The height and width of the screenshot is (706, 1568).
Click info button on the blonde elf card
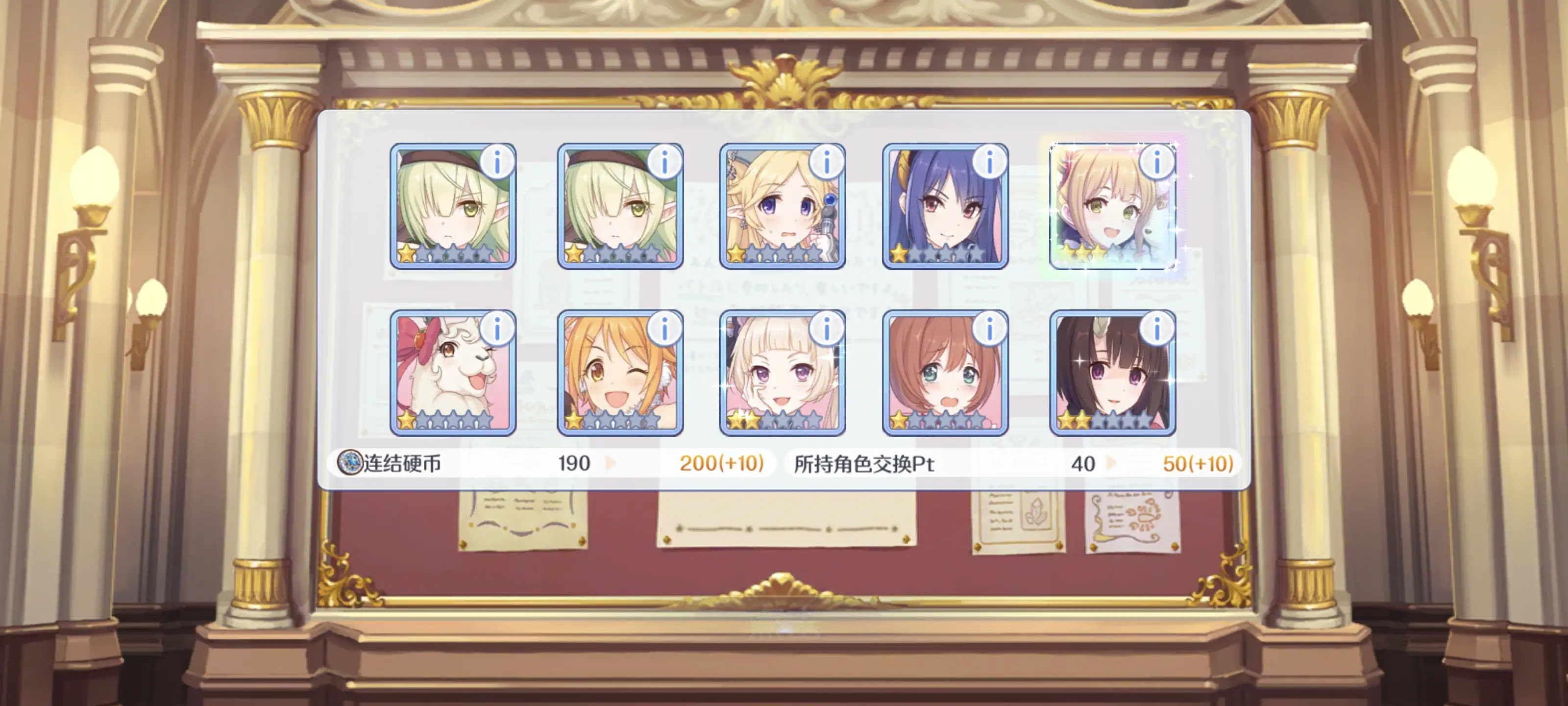(x=827, y=162)
